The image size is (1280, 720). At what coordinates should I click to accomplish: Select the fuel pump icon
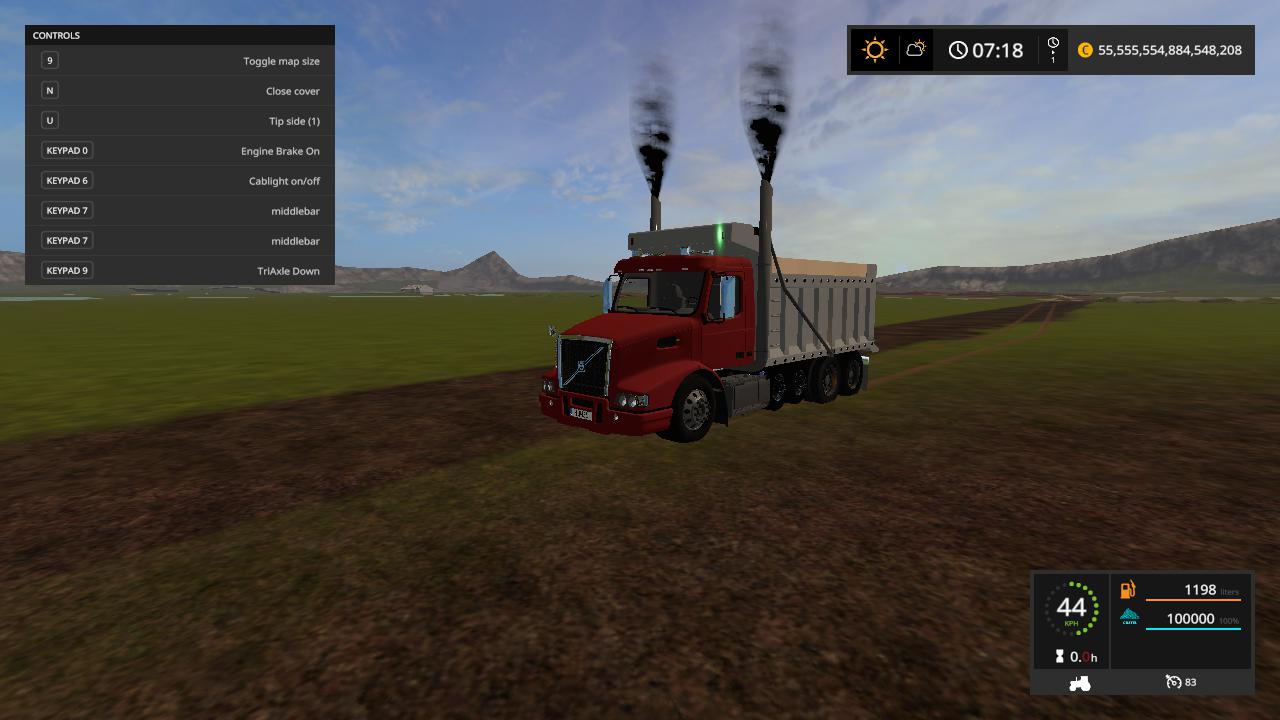[x=1128, y=590]
